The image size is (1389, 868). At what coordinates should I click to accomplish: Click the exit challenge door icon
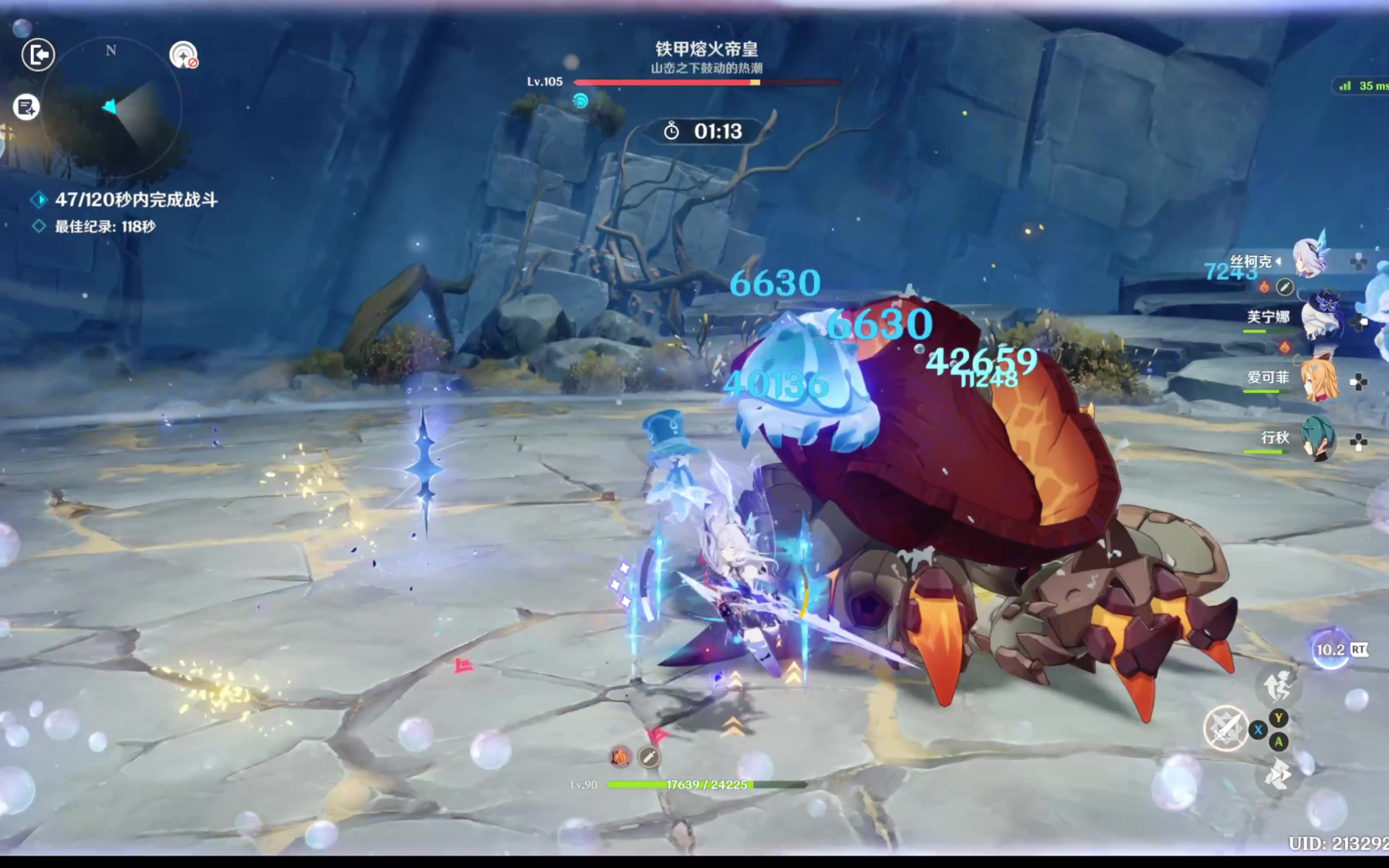(38, 55)
